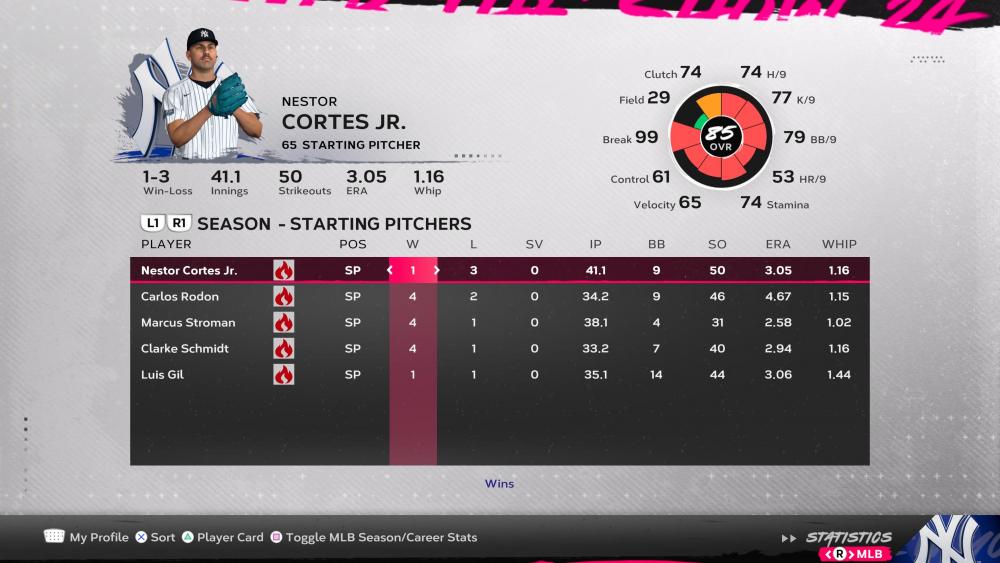Screen dimensions: 1000x563
Task: Sort by the IP column header
Action: coord(595,244)
